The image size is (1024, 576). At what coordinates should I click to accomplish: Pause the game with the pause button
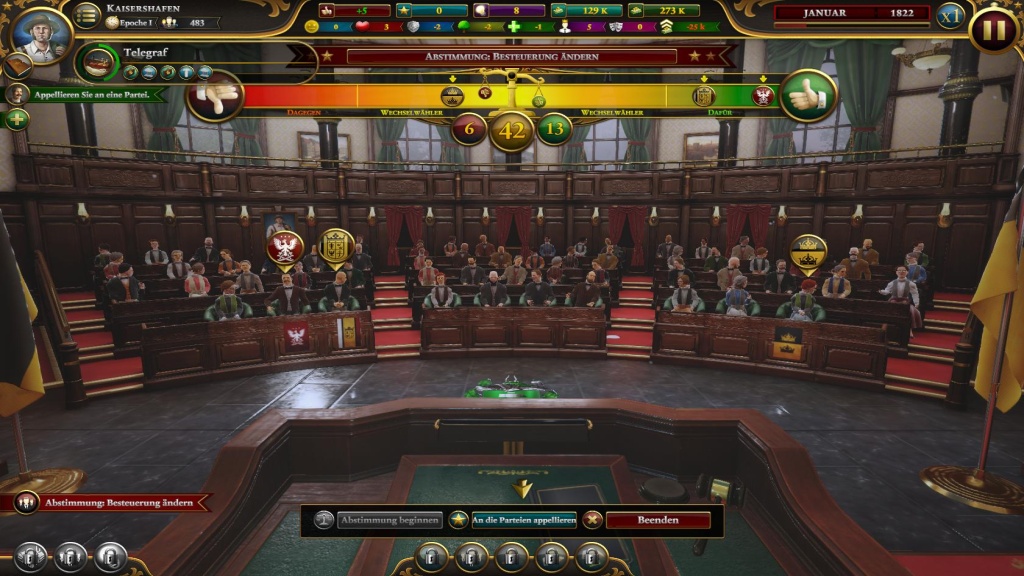tap(993, 29)
